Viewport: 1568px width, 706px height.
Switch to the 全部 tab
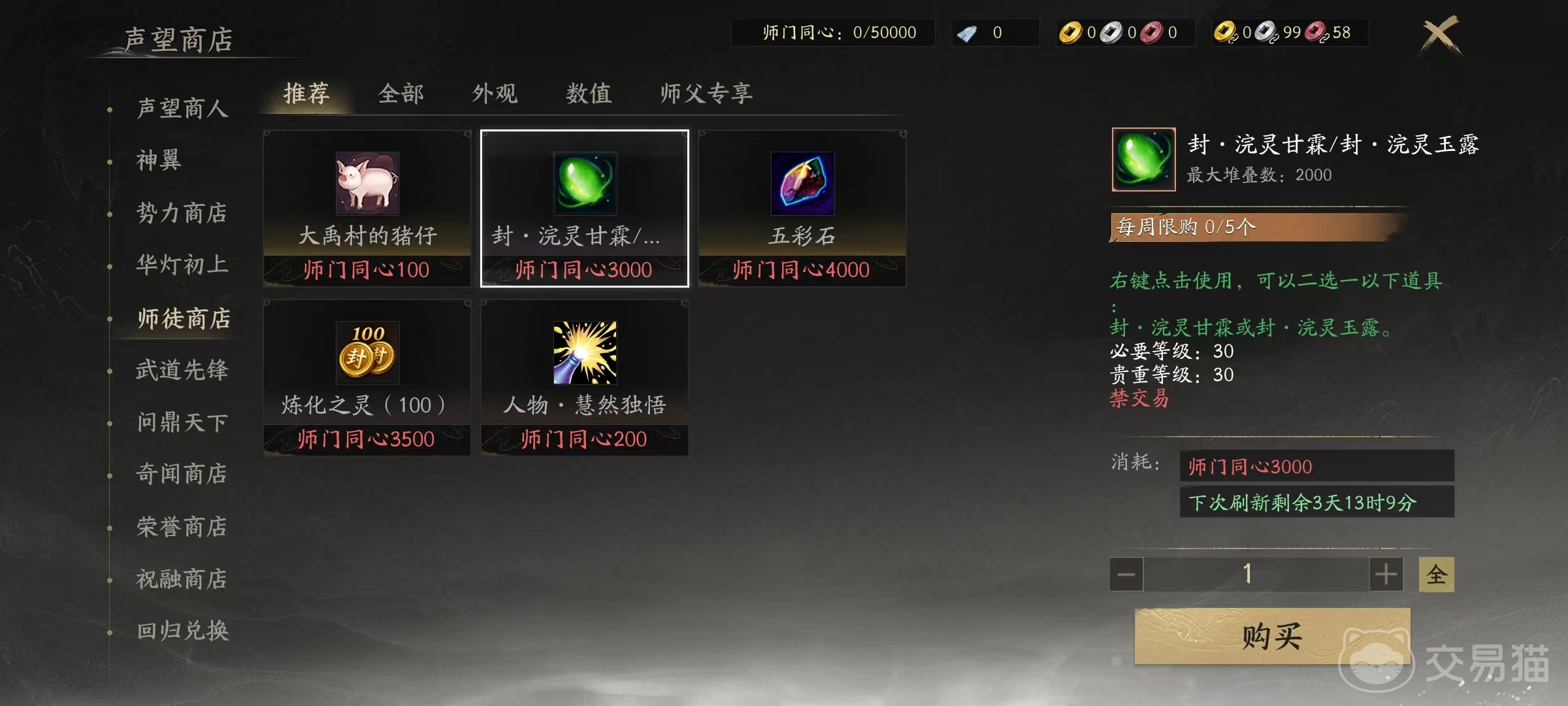click(x=401, y=93)
